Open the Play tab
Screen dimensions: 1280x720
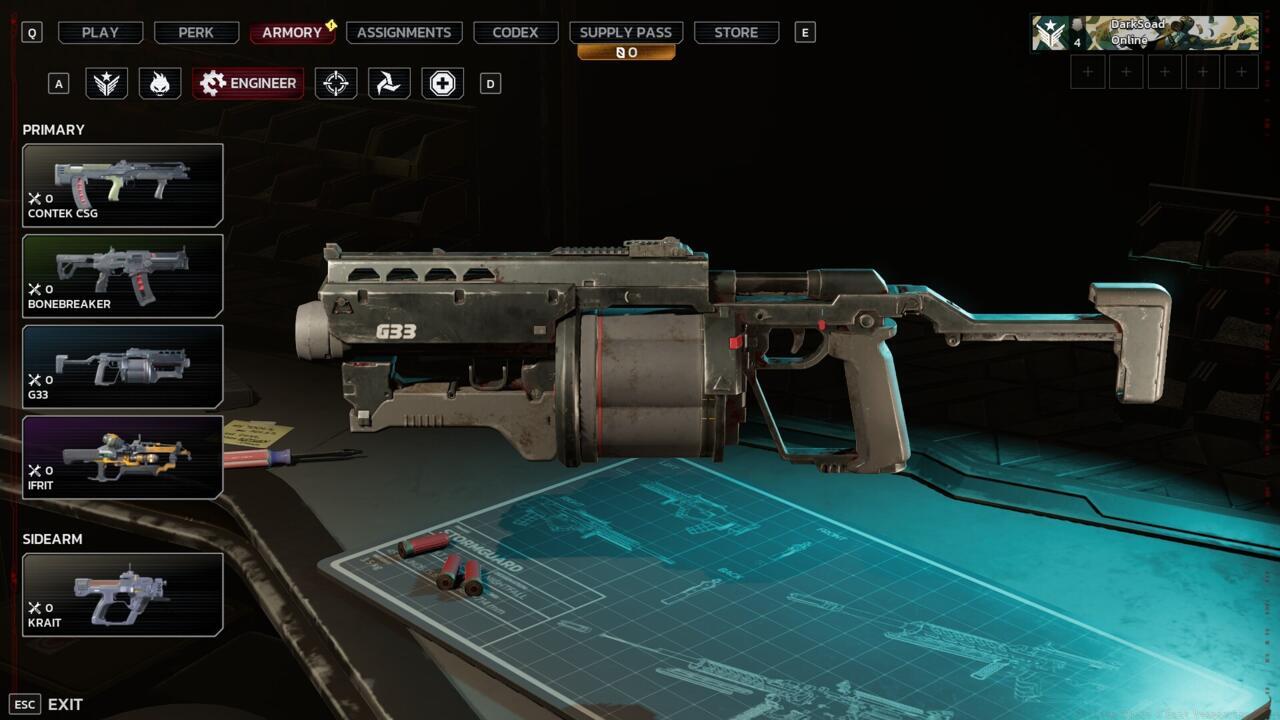(100, 33)
